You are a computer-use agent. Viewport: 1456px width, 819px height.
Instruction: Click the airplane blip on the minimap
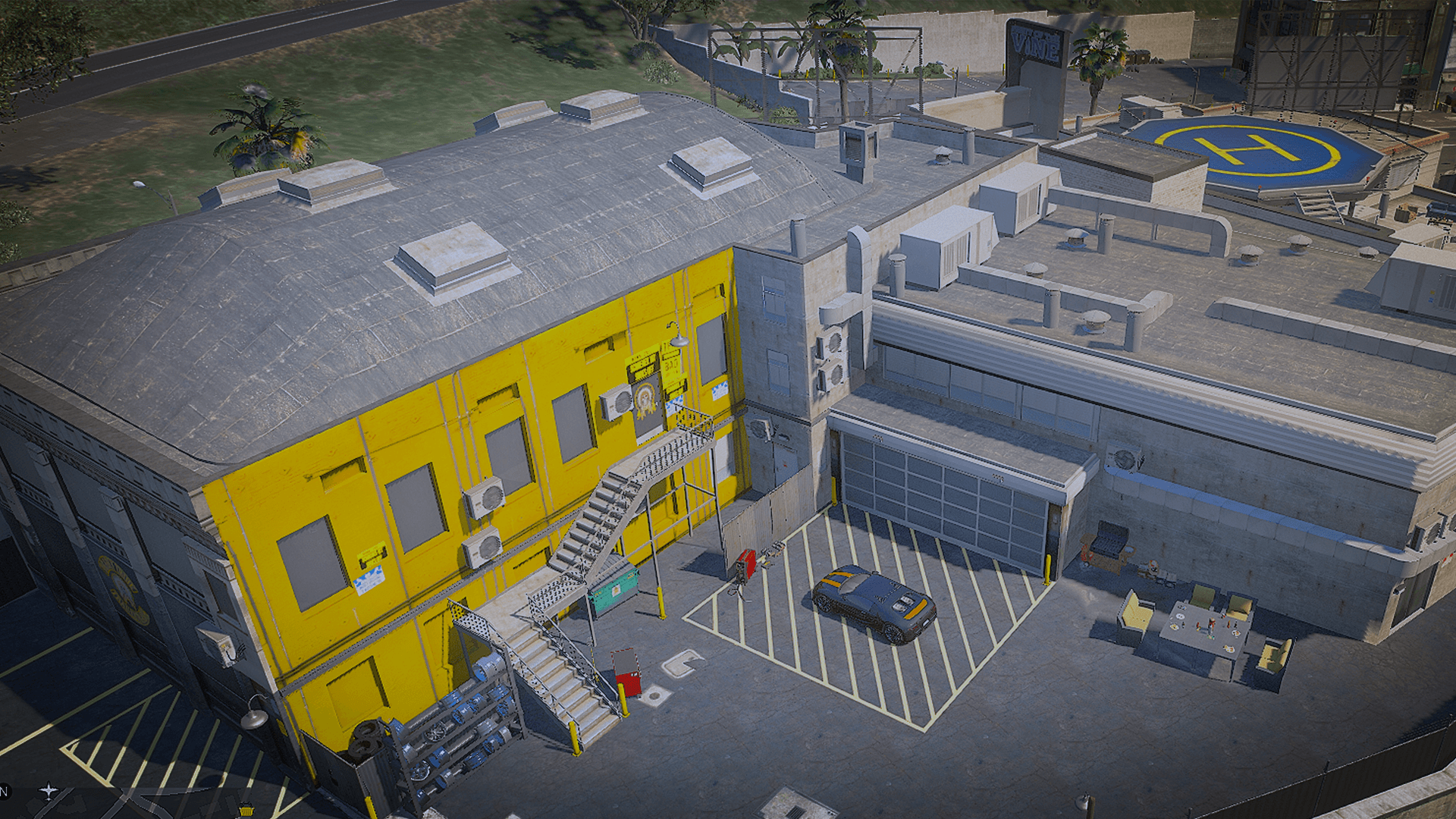pyautogui.click(x=49, y=792)
